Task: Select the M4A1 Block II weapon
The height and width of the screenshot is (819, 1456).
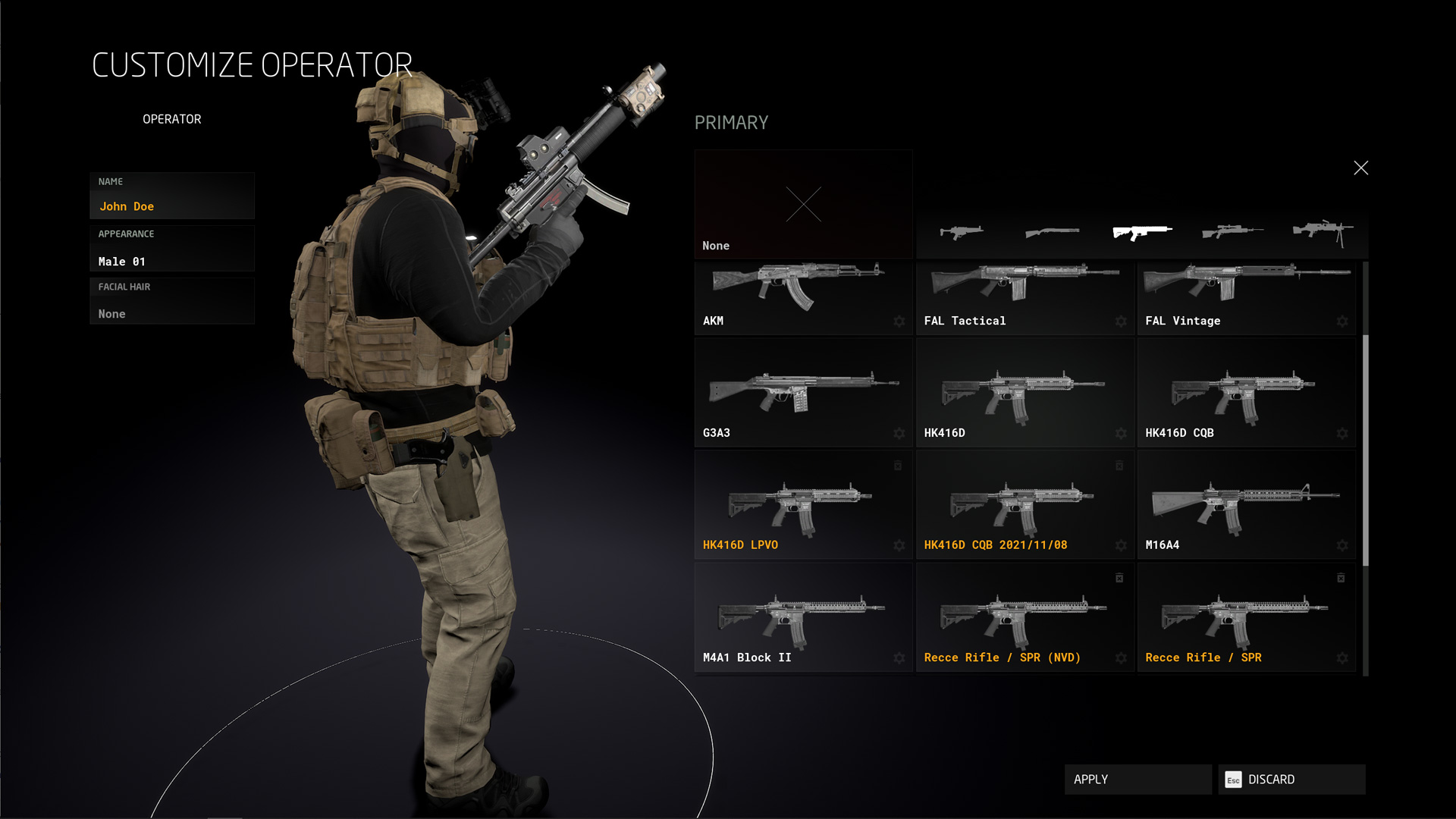Action: coord(803,616)
